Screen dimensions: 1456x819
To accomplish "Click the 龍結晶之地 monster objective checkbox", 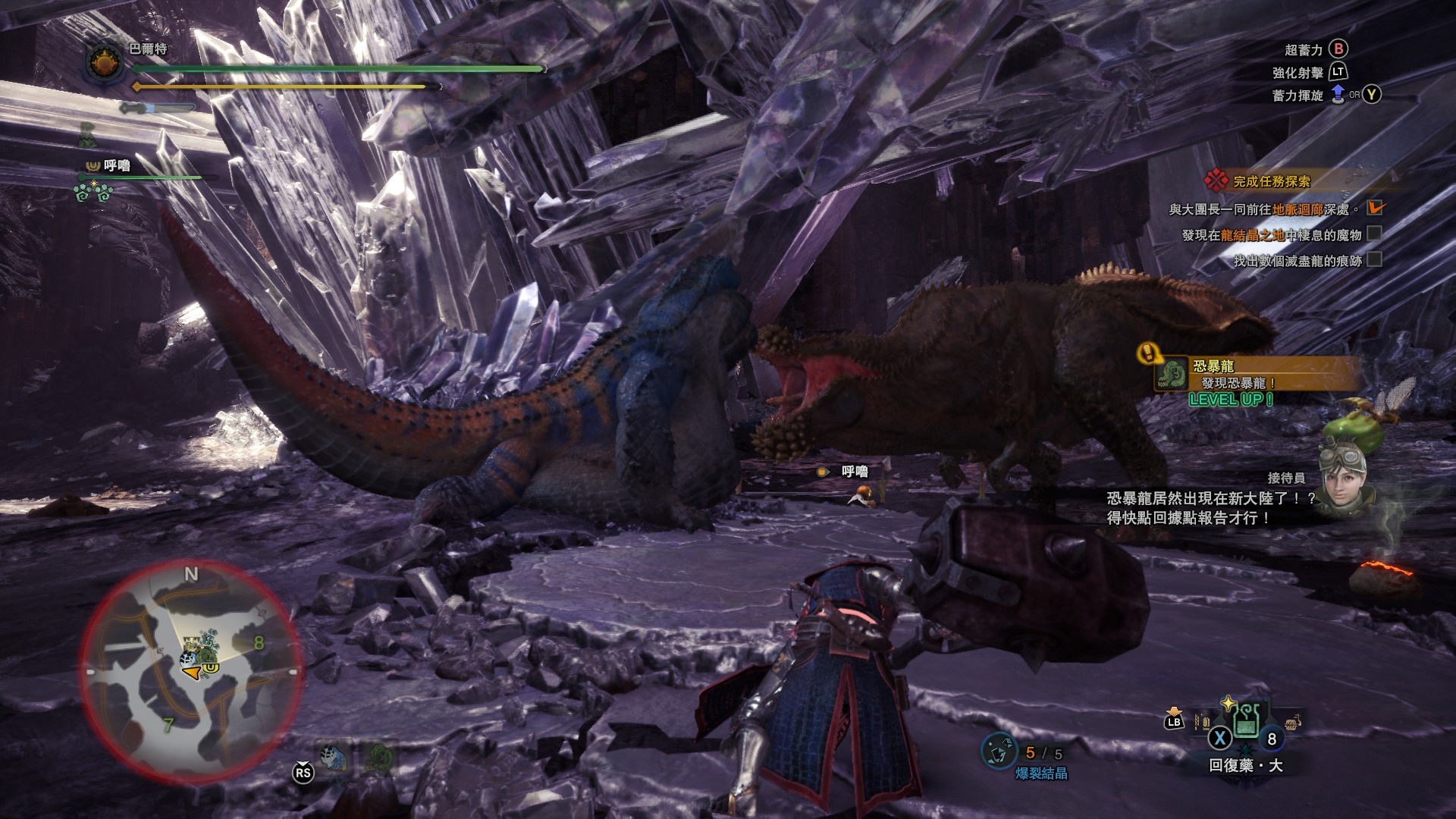I will pyautogui.click(x=1374, y=234).
